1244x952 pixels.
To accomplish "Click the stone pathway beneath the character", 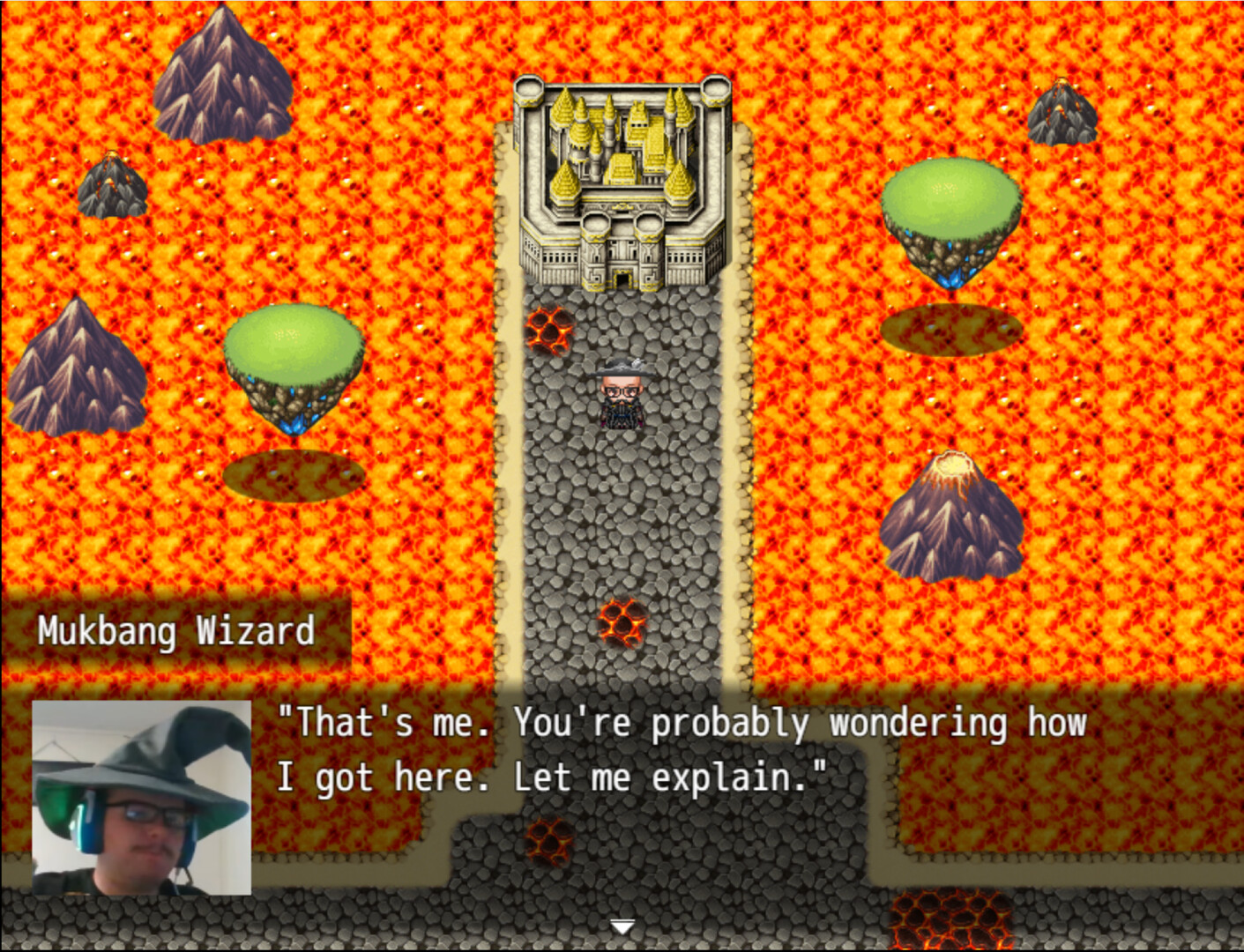I will [x=622, y=494].
